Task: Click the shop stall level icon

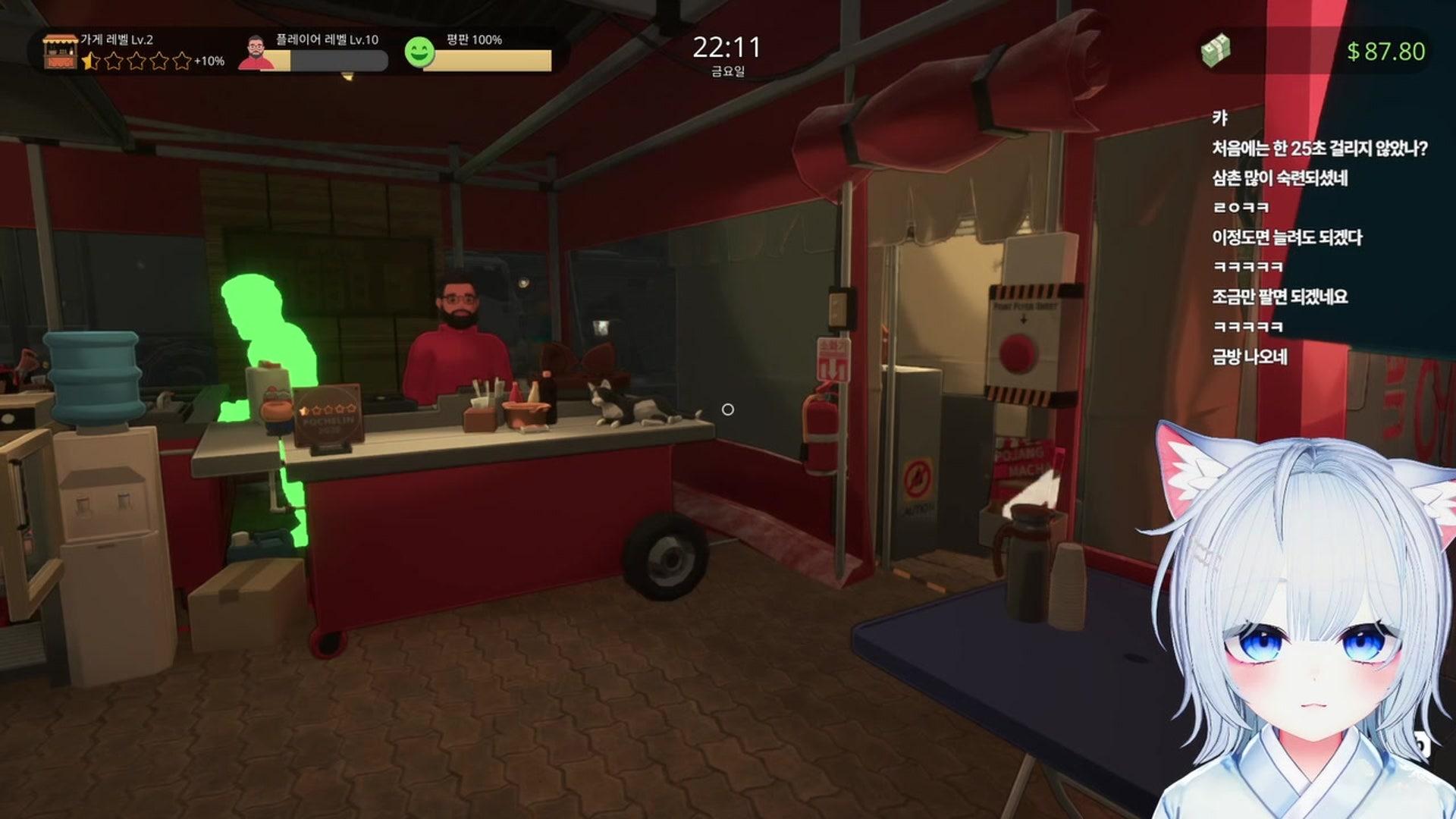Action: [60, 52]
